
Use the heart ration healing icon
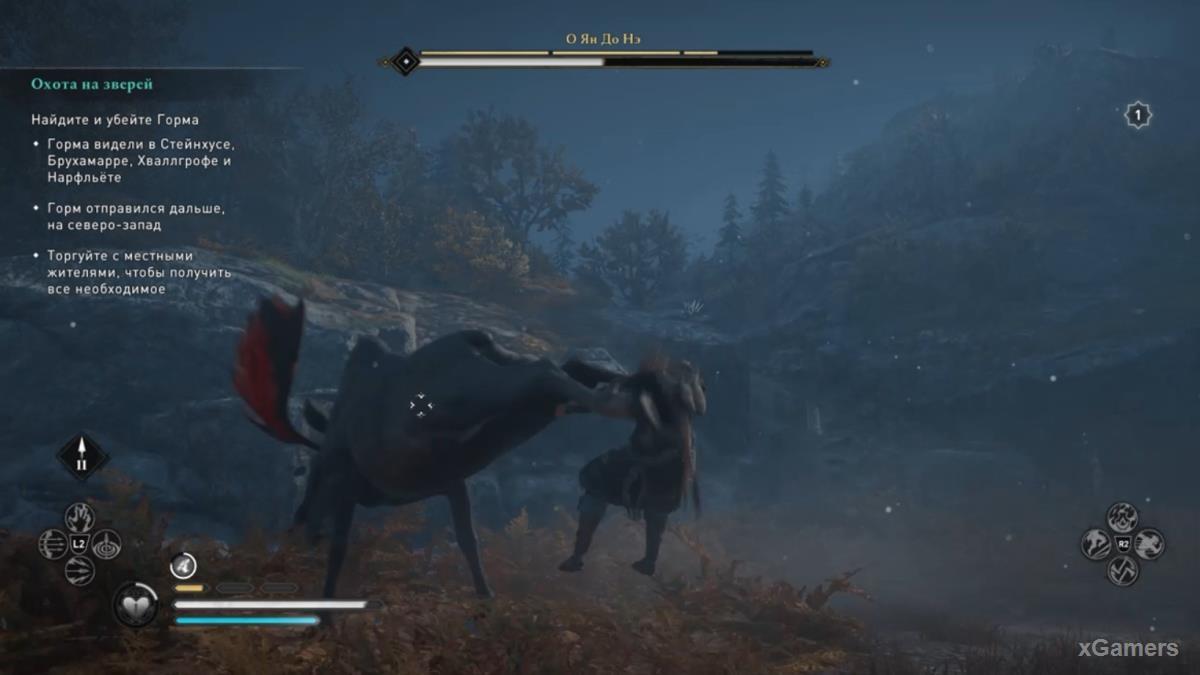tap(134, 605)
